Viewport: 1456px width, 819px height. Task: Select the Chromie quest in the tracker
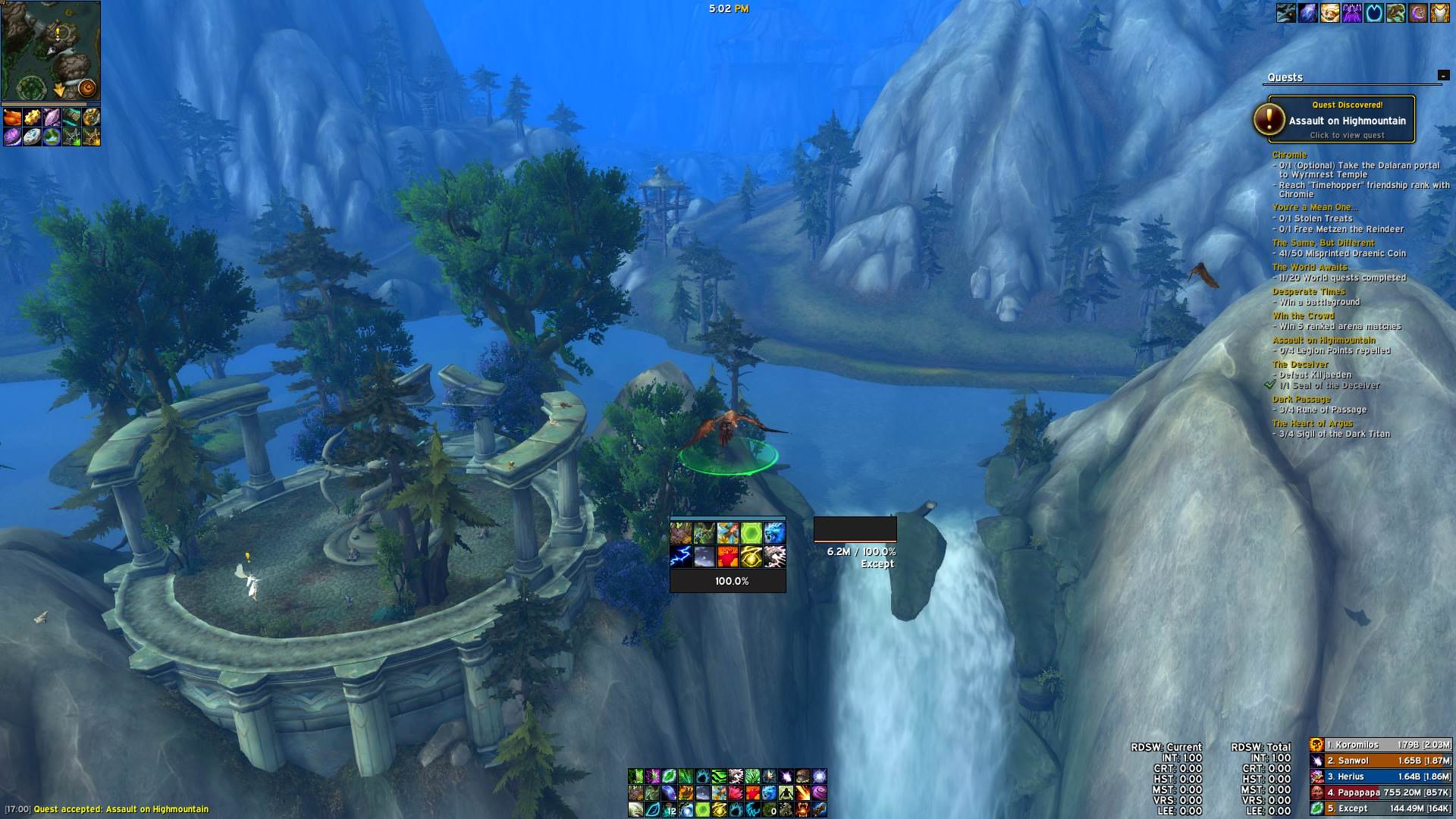1289,155
